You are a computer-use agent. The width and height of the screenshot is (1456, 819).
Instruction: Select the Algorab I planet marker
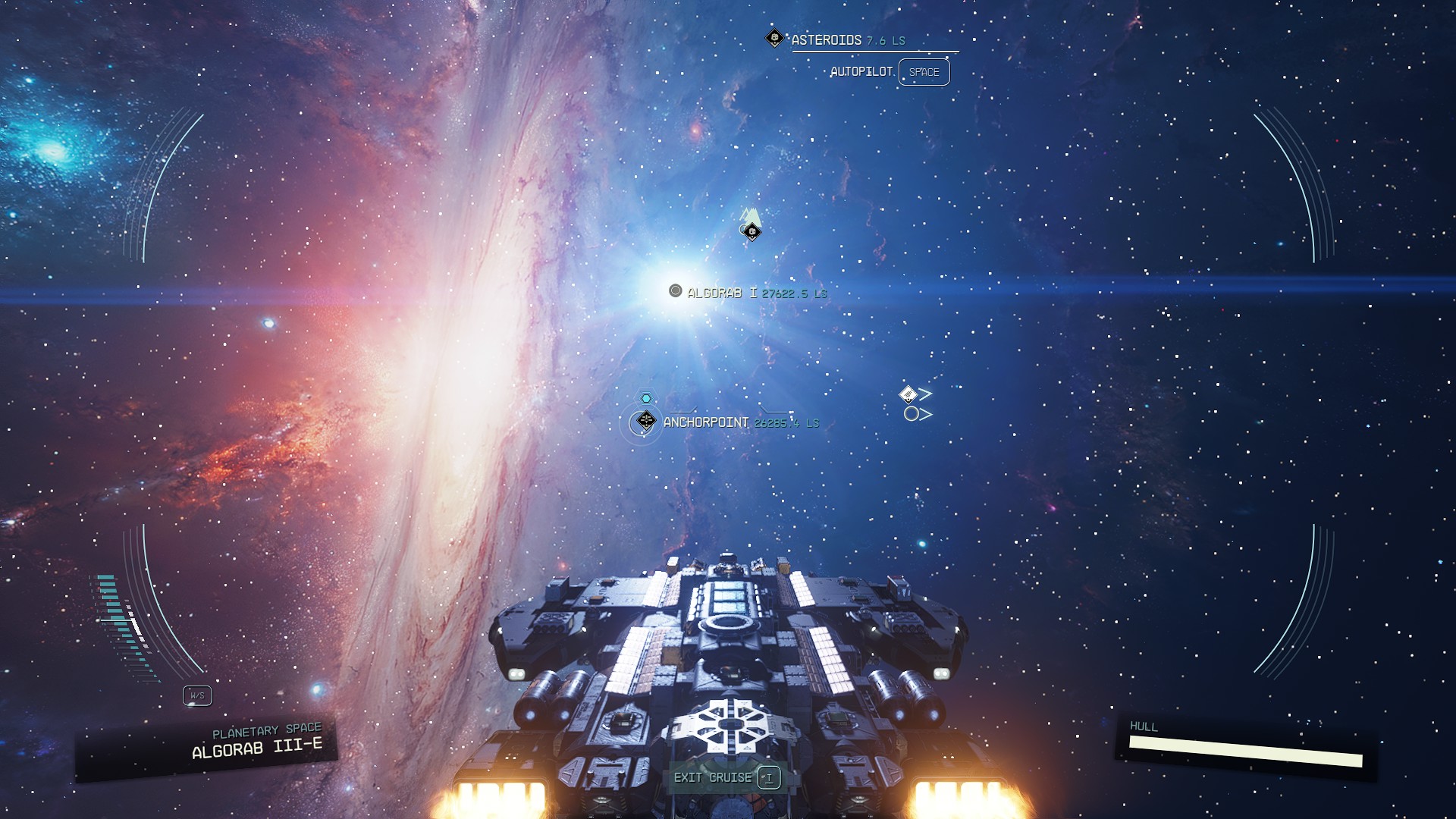[675, 290]
